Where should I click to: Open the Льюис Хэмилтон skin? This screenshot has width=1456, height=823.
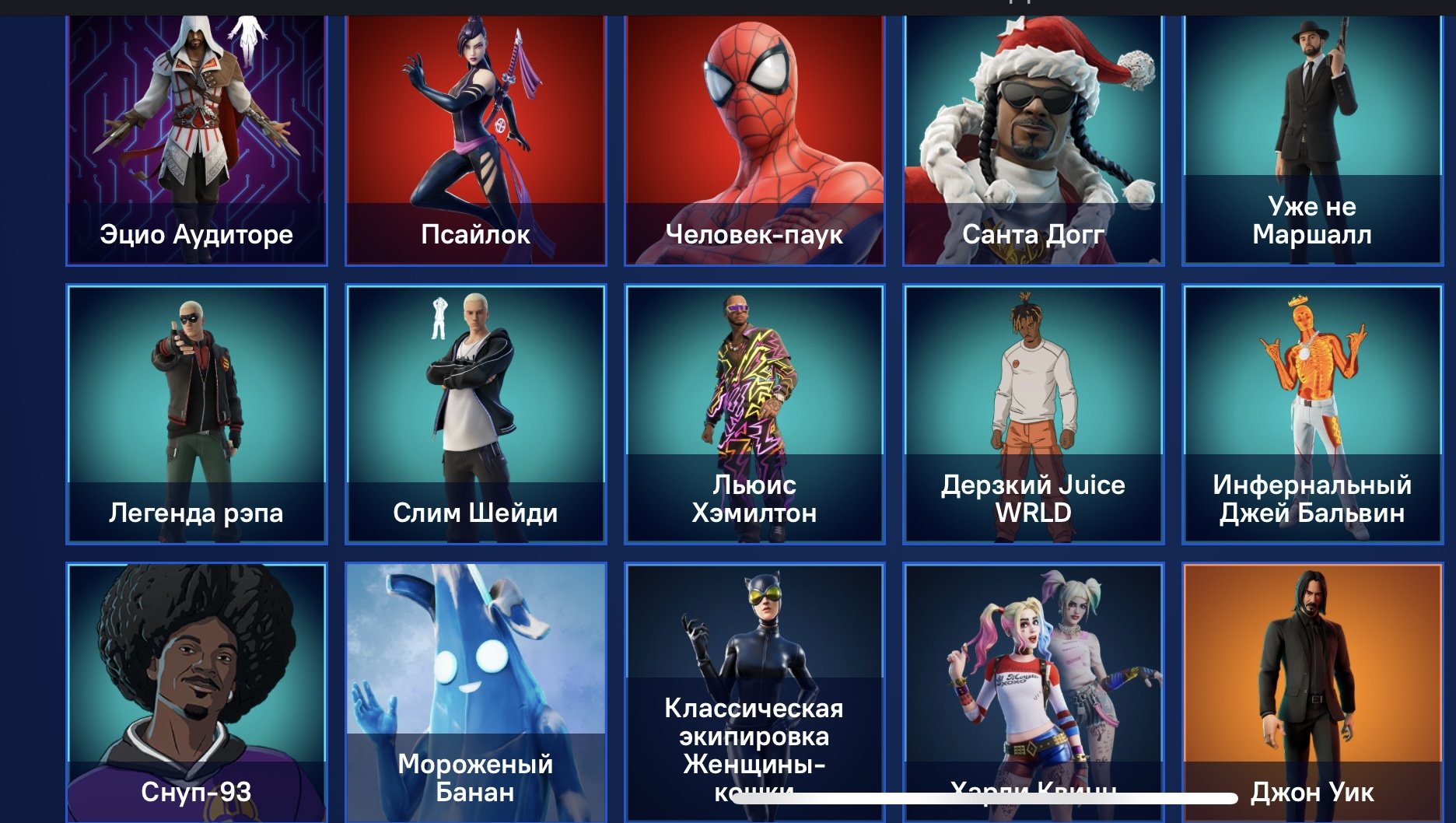[754, 389]
